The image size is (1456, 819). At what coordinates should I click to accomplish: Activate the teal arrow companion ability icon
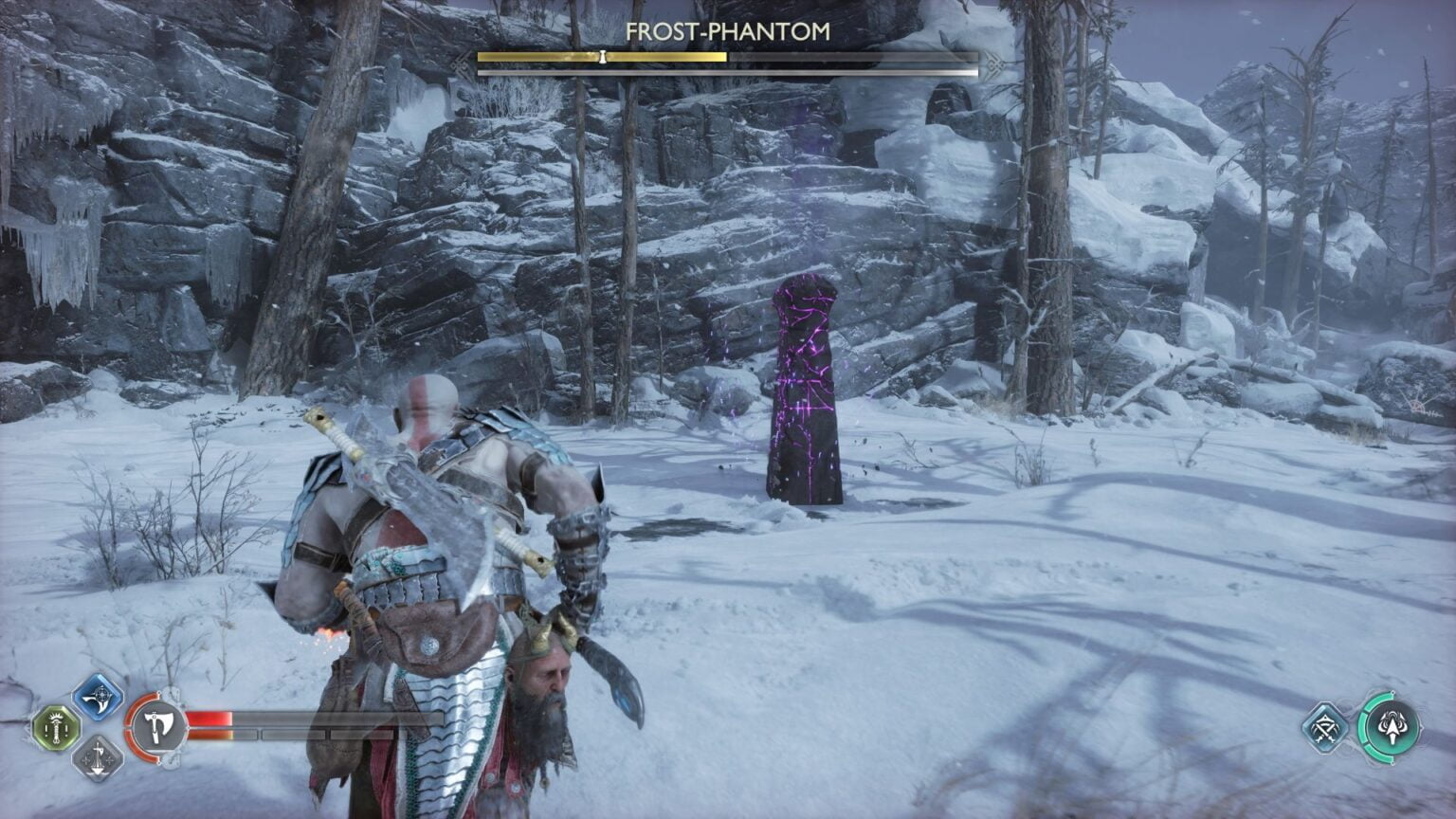(x=1392, y=727)
